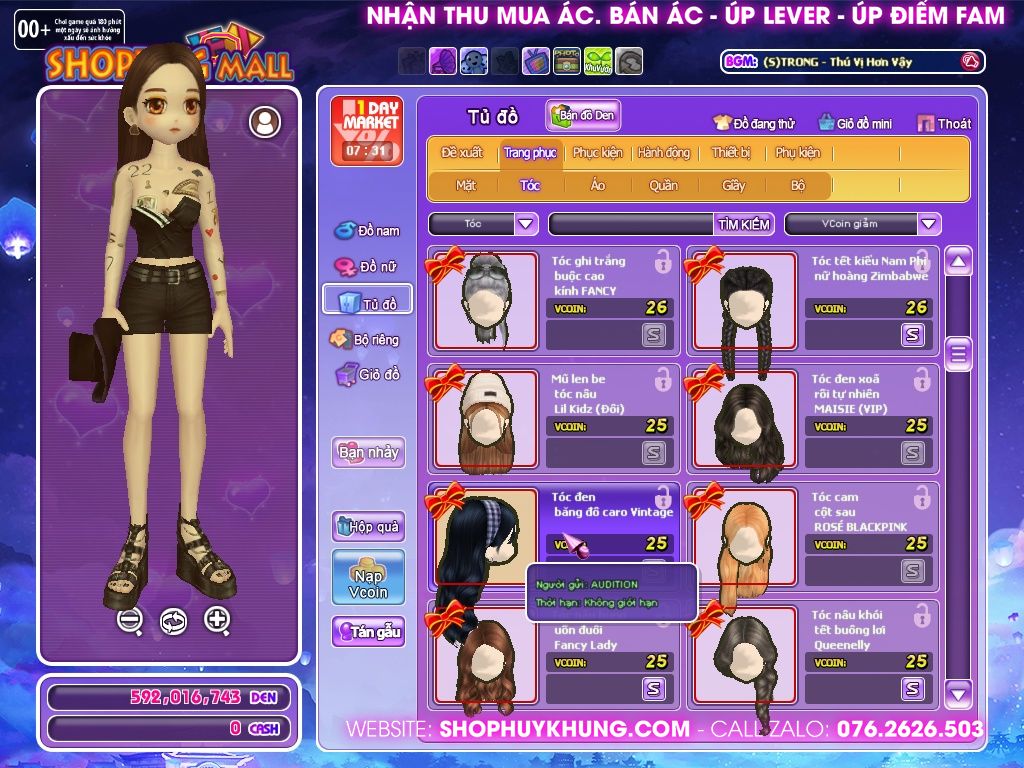Select the Đồ nữ category
Screen dimensions: 1024x768
(368, 267)
